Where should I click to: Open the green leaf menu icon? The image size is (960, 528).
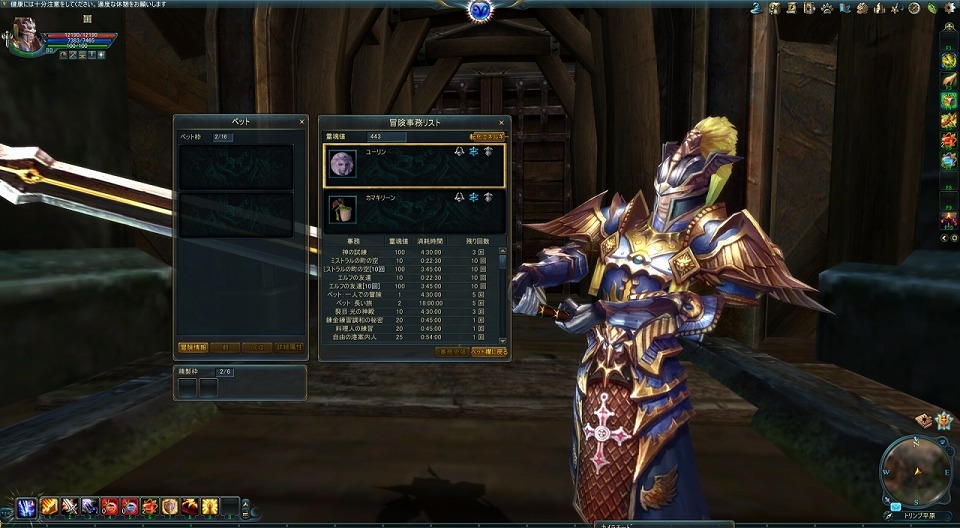pos(931,8)
